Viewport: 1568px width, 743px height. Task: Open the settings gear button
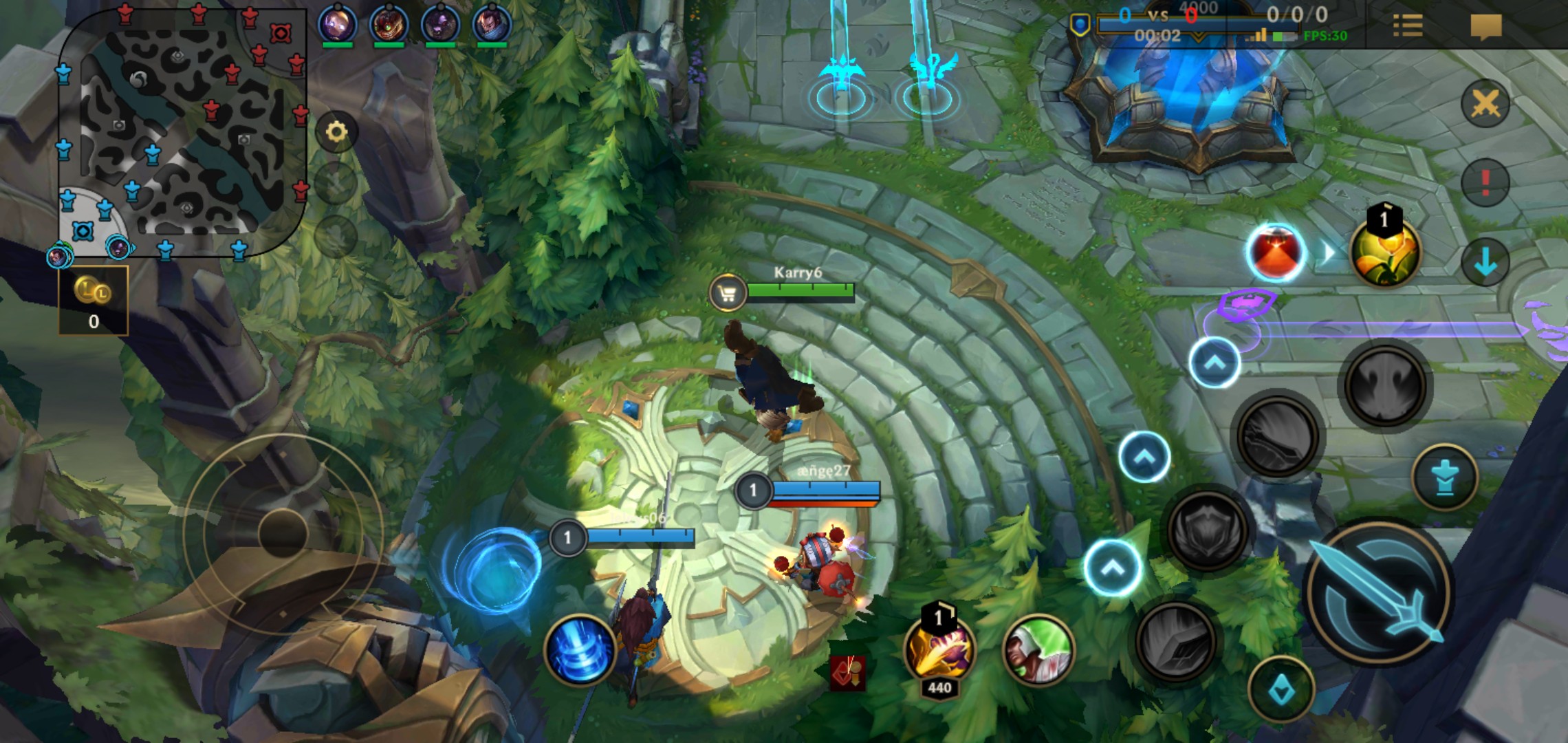coord(336,131)
